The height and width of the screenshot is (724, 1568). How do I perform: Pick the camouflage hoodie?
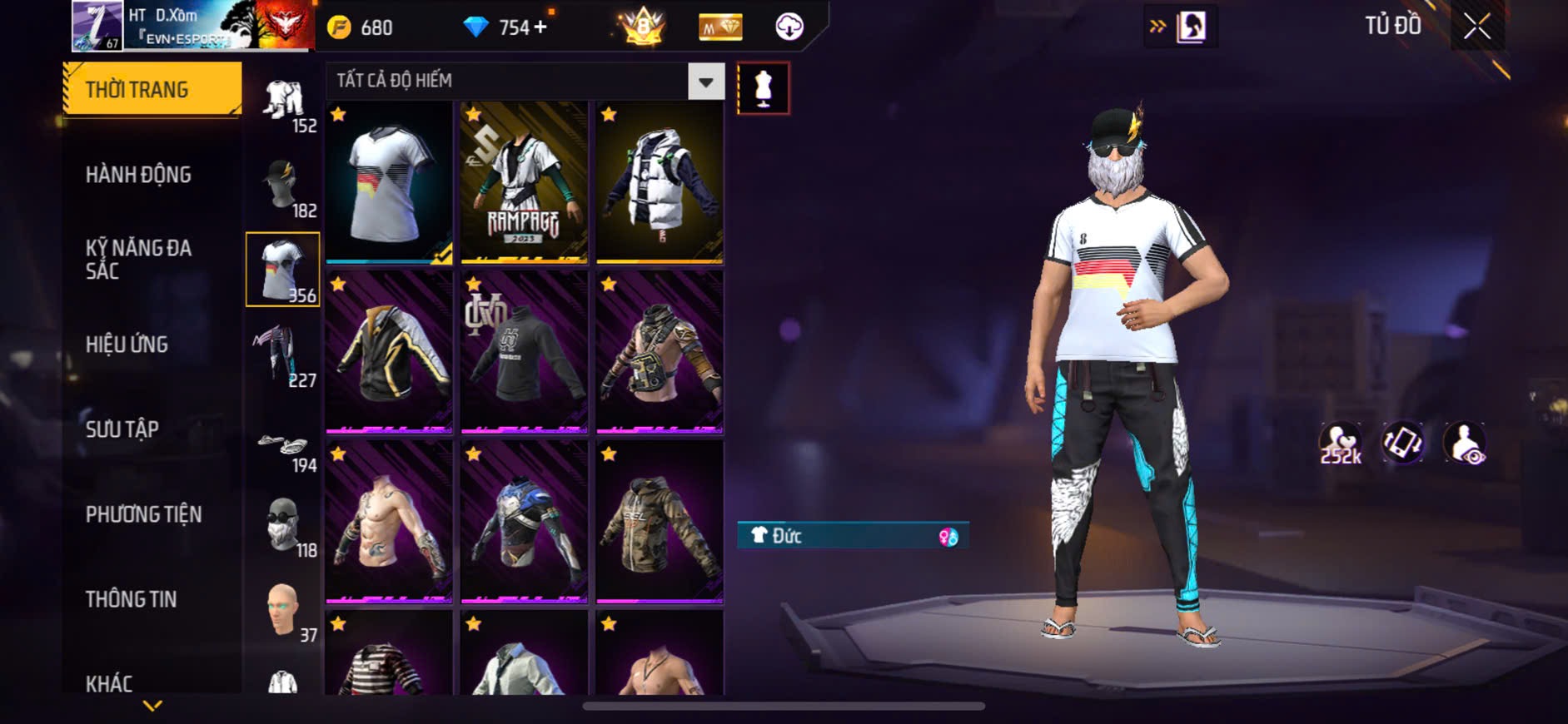coord(660,523)
